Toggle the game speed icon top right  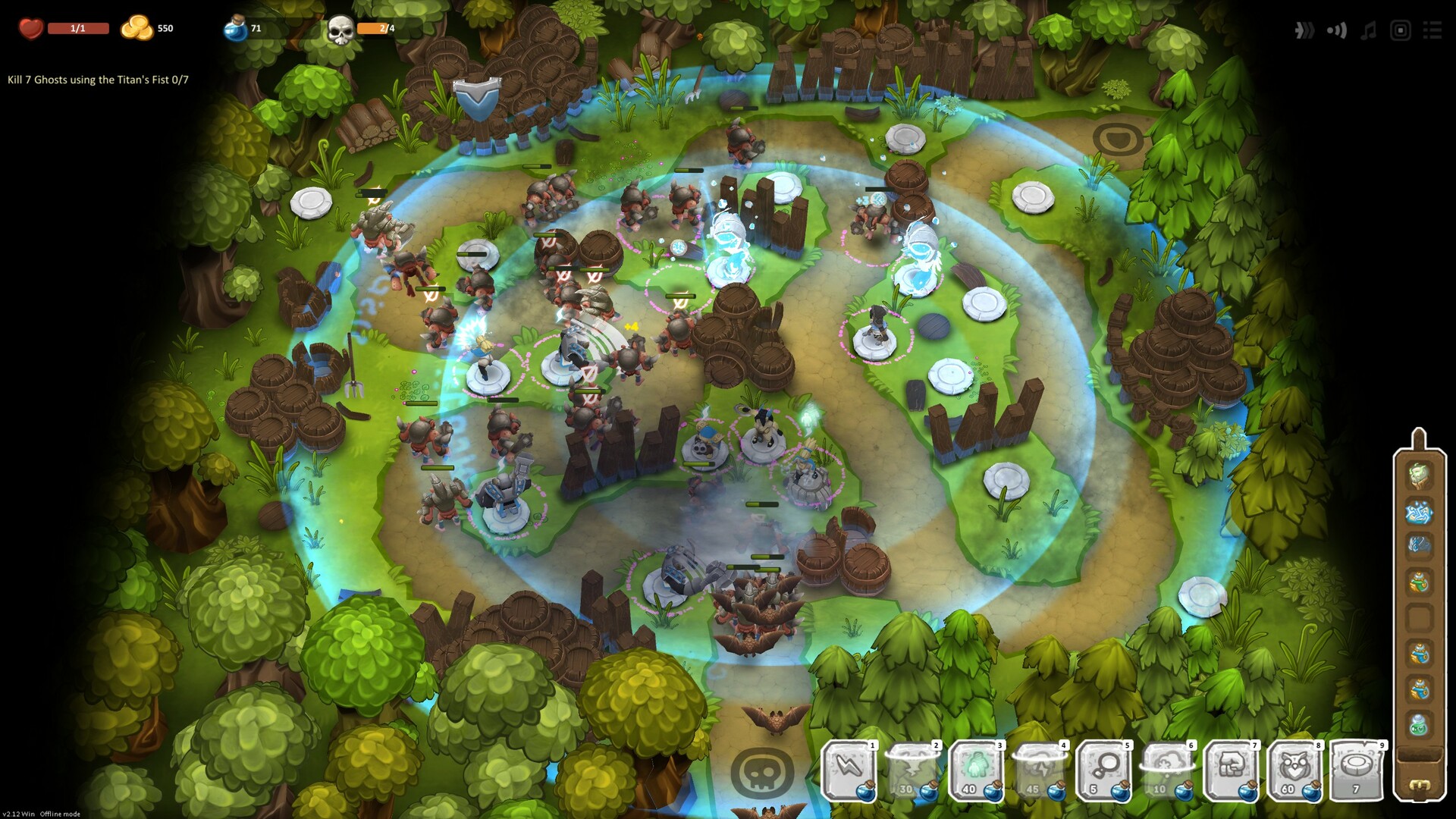(x=1304, y=31)
